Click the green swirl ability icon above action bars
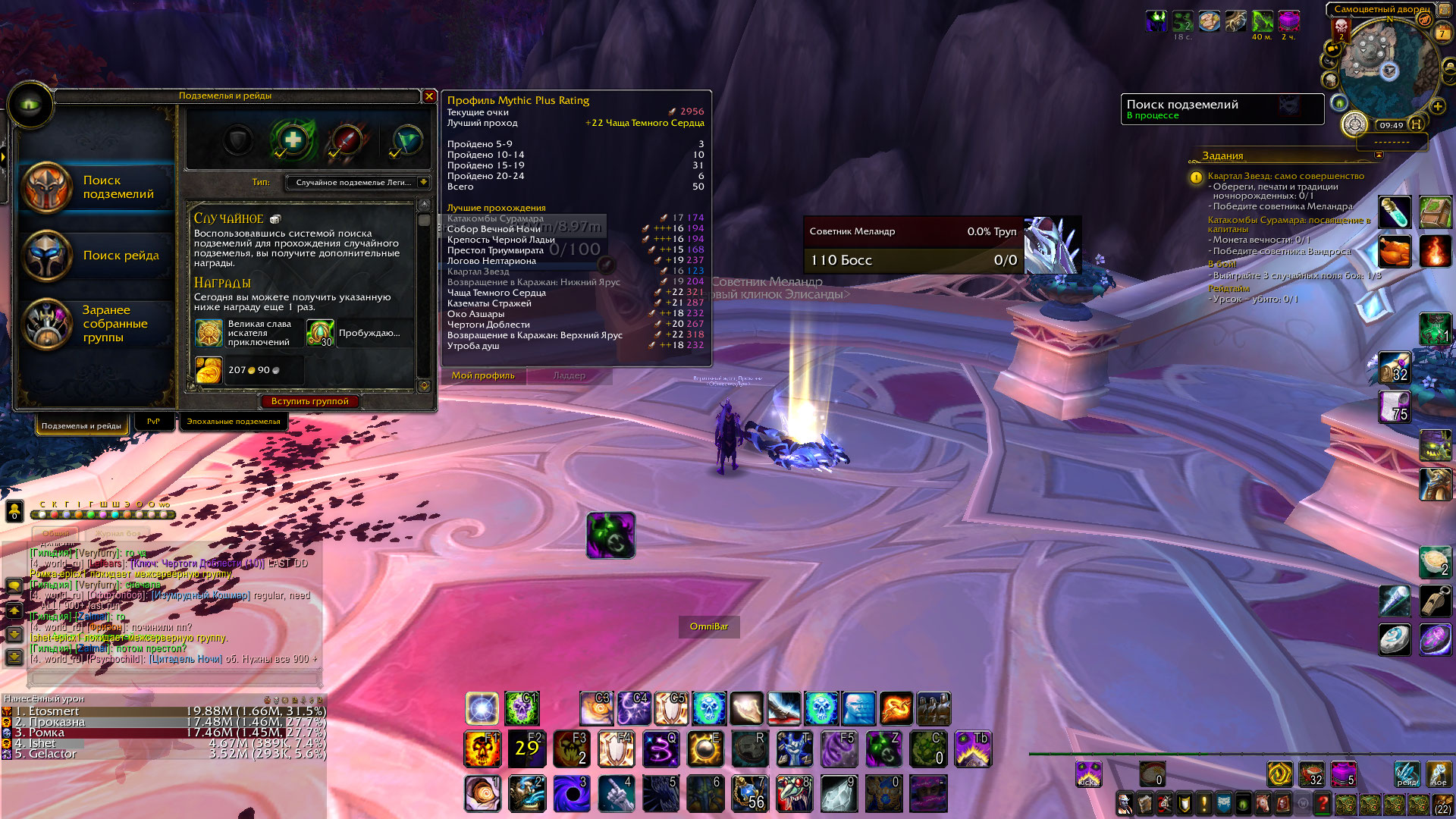The width and height of the screenshot is (1456, 819). (x=610, y=535)
